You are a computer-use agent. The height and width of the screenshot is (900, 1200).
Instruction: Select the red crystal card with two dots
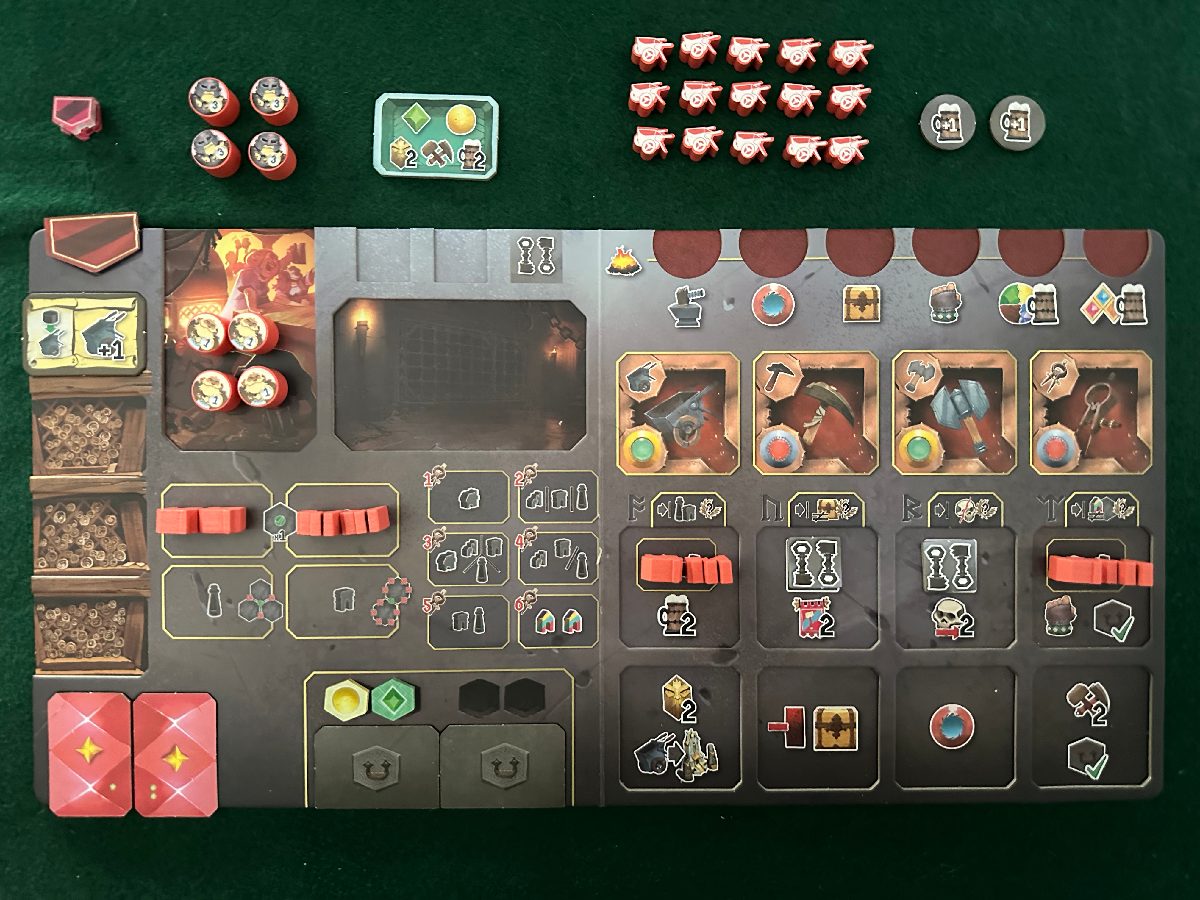tap(174, 754)
